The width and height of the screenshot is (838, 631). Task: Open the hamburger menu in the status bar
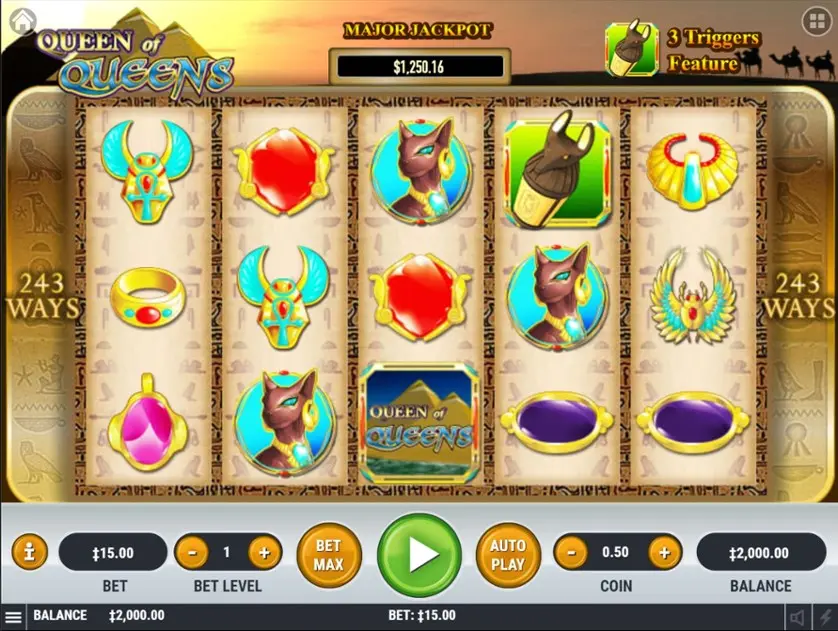click(x=13, y=617)
